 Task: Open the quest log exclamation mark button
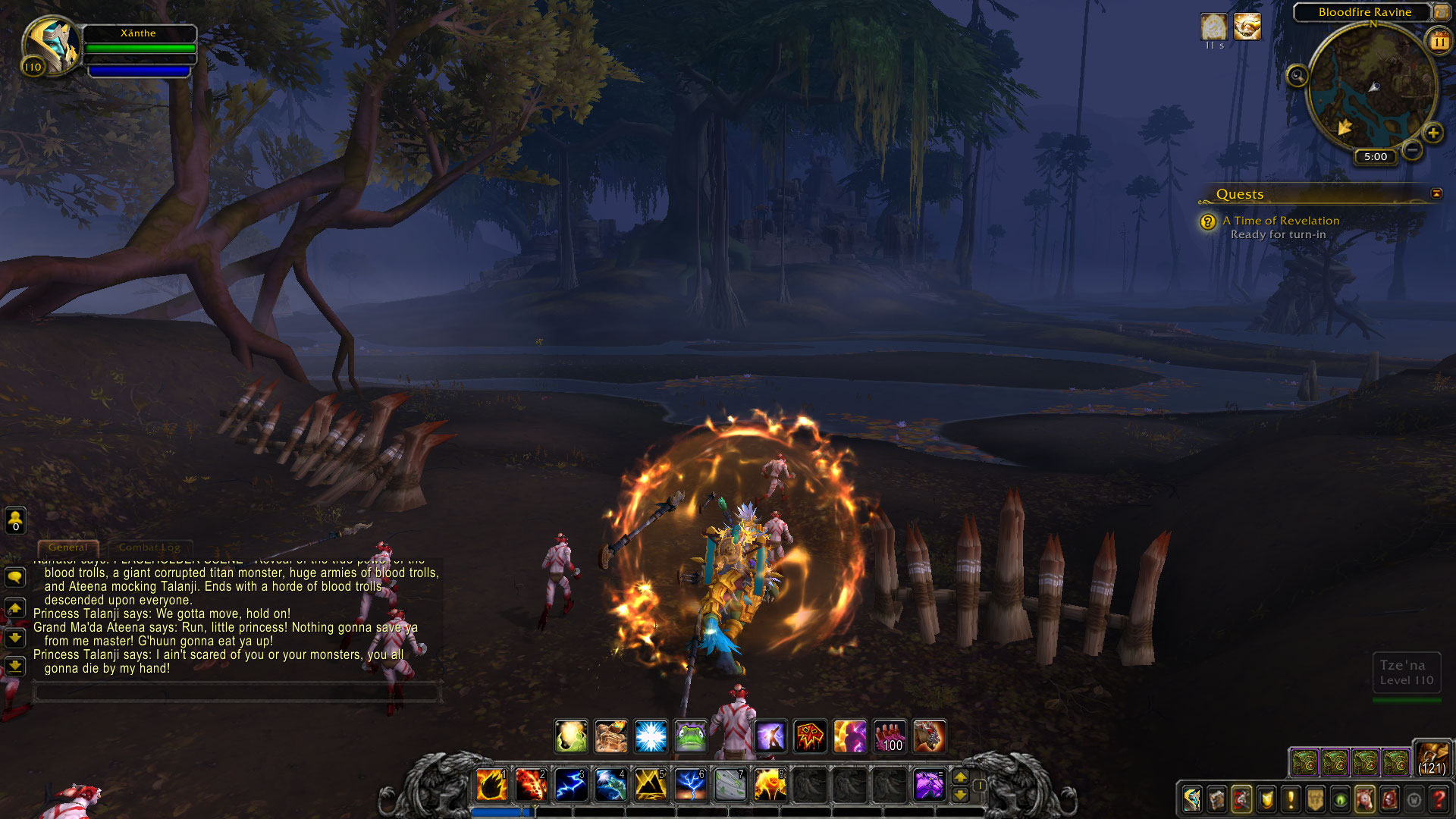tap(1291, 799)
